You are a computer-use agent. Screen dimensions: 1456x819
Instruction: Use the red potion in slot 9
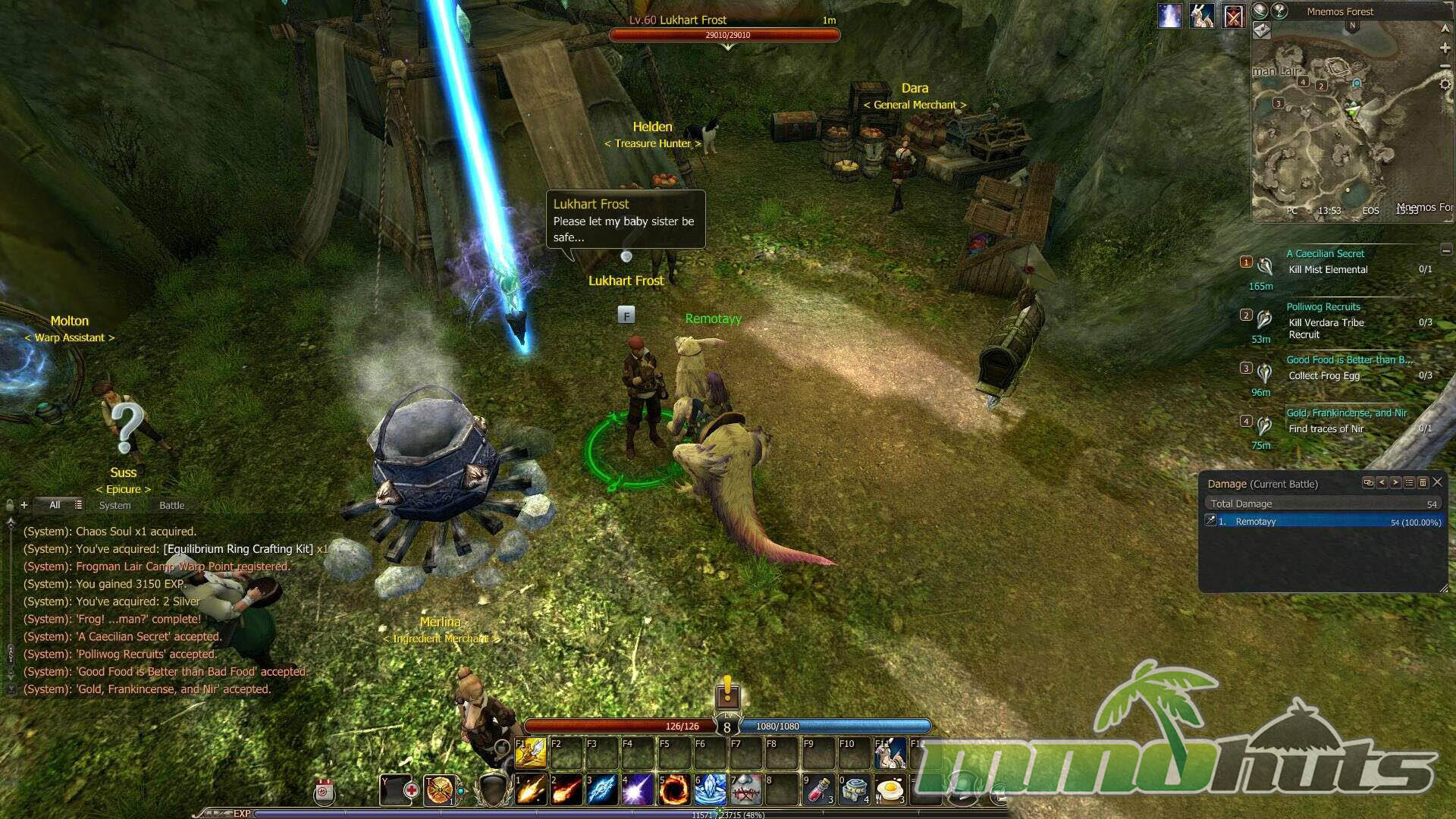click(x=818, y=789)
